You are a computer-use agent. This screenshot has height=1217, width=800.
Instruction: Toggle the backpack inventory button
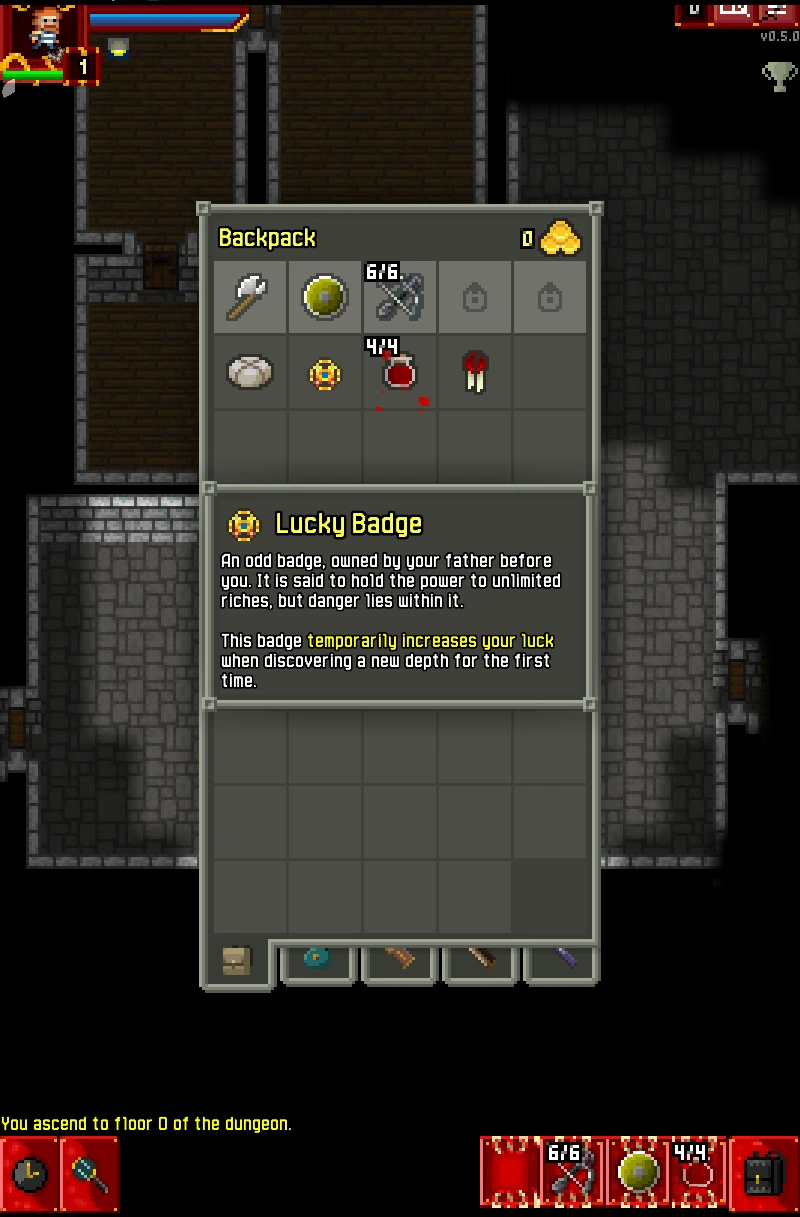(x=764, y=1173)
